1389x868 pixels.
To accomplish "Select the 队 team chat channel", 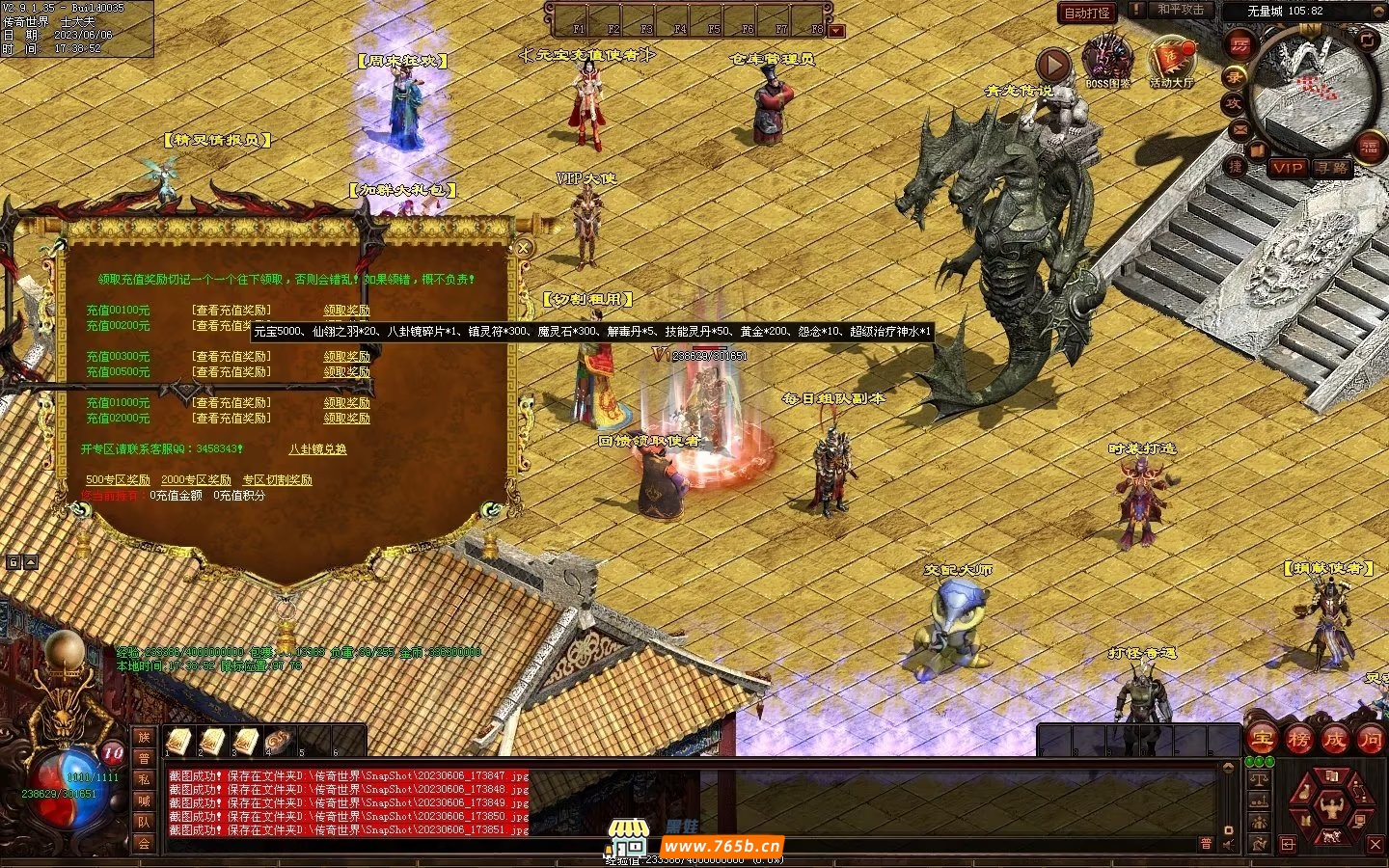I will point(144,822).
